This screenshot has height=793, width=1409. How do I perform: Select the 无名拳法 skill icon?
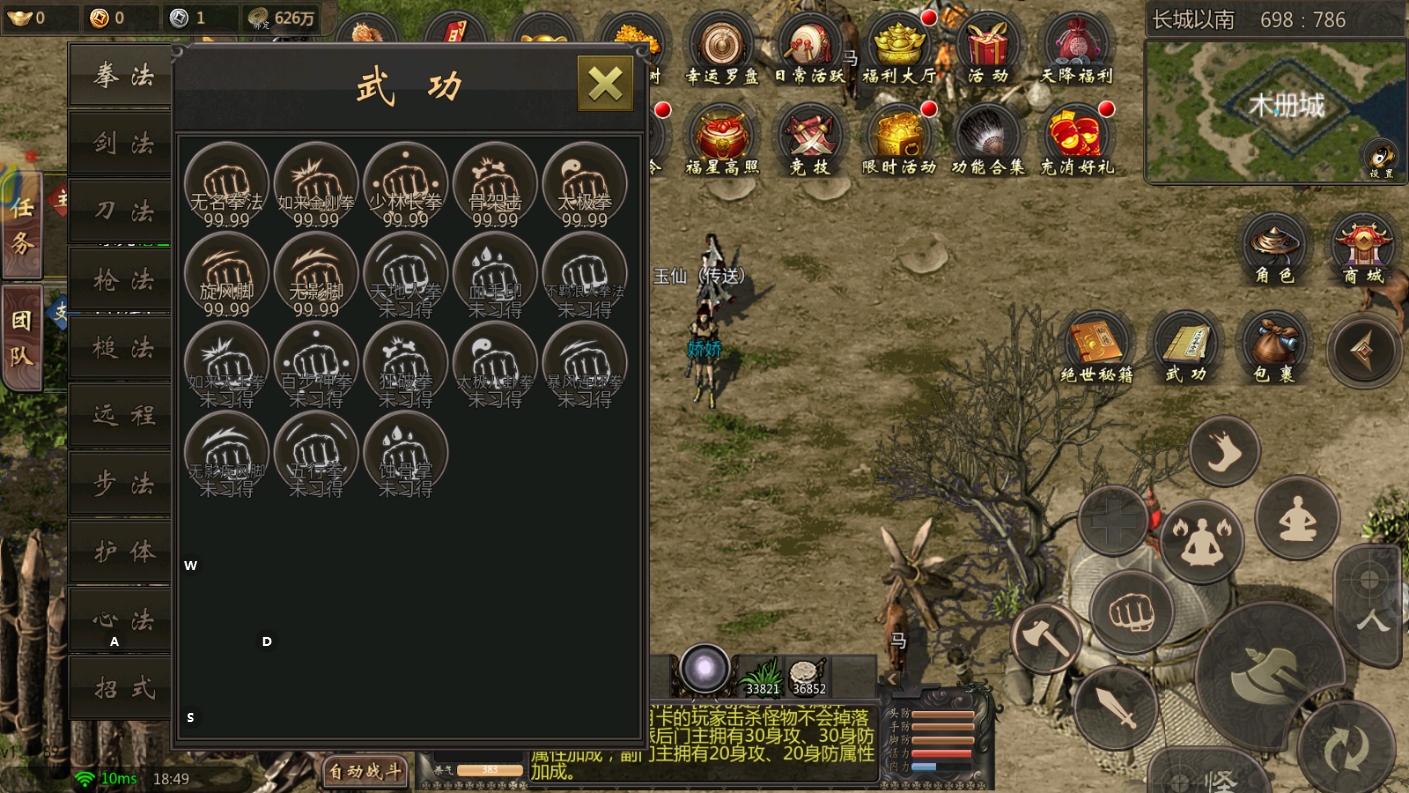227,185
